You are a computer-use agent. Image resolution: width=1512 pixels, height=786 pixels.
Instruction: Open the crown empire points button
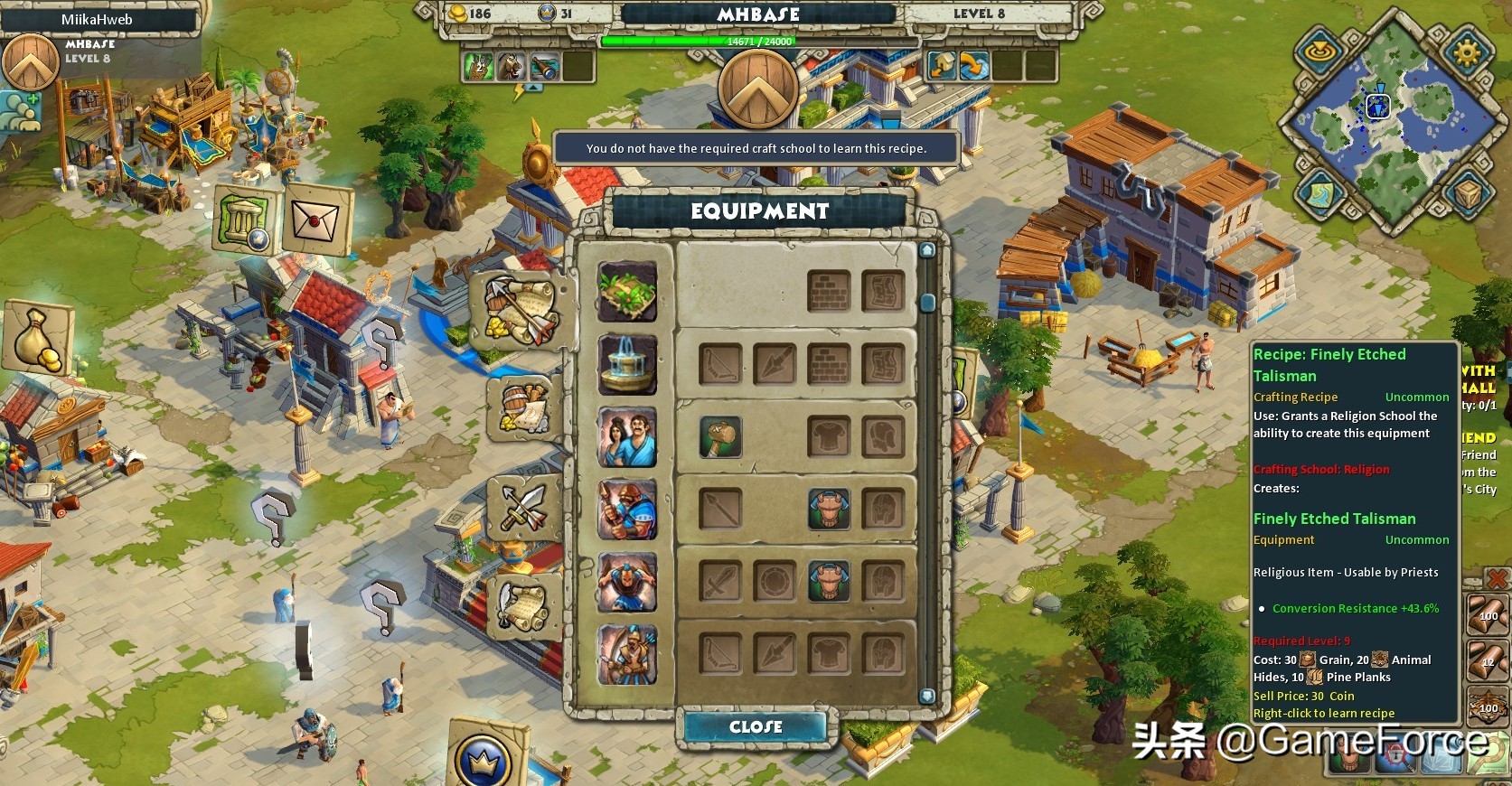(x=483, y=757)
